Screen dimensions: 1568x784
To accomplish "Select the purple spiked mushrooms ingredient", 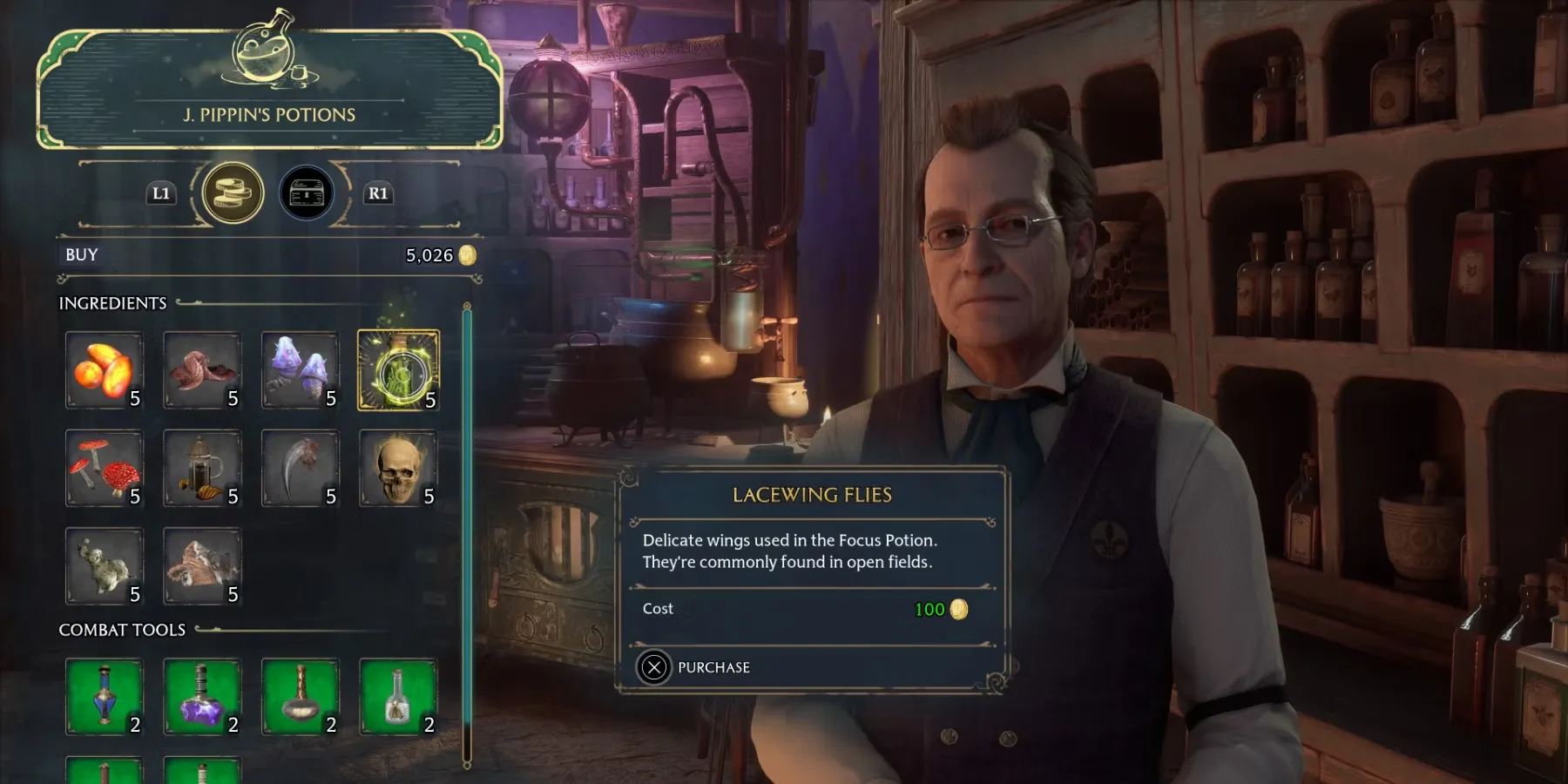I will point(300,370).
